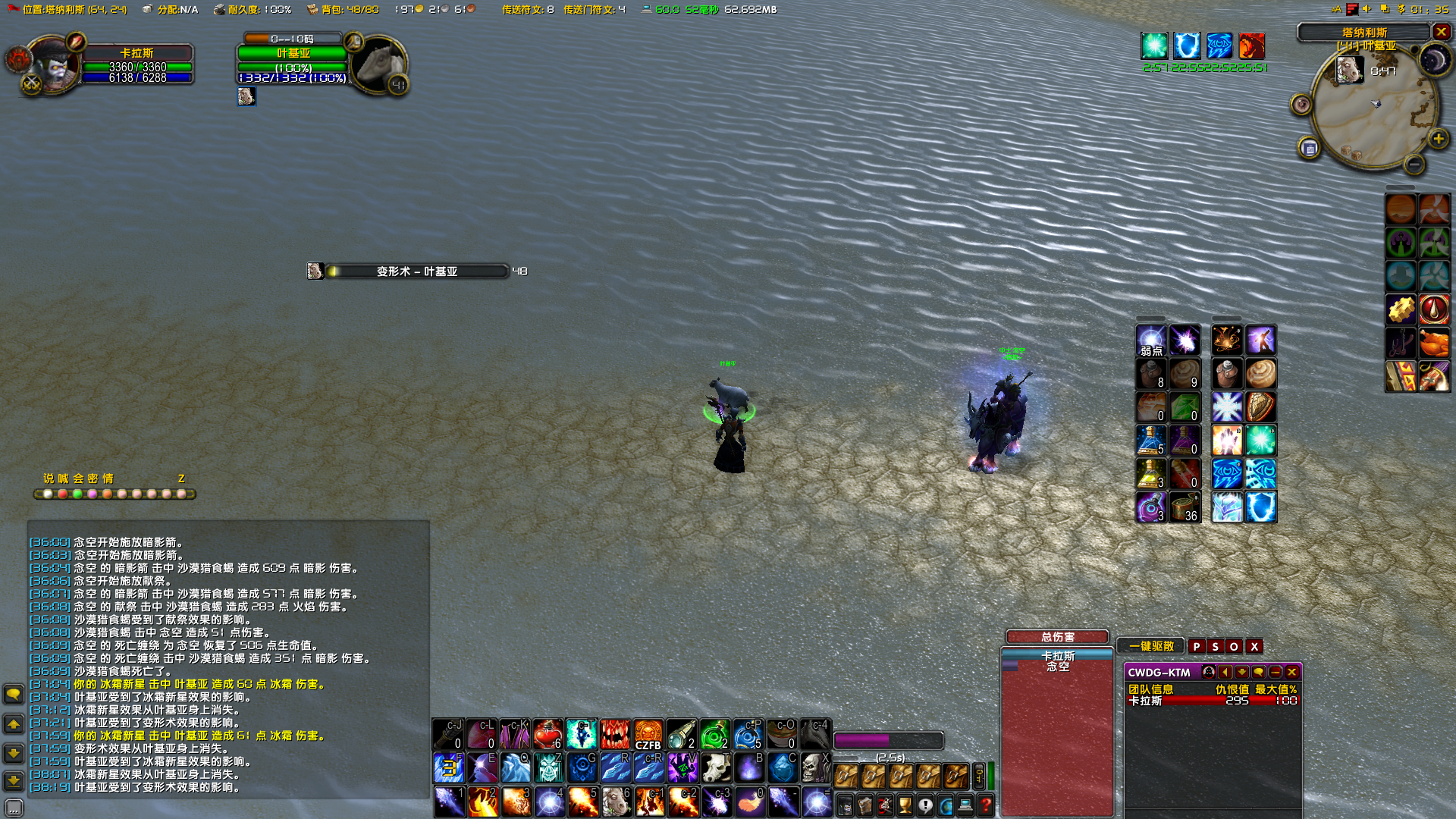Open the calendar button beside the minimap

coord(1310,148)
